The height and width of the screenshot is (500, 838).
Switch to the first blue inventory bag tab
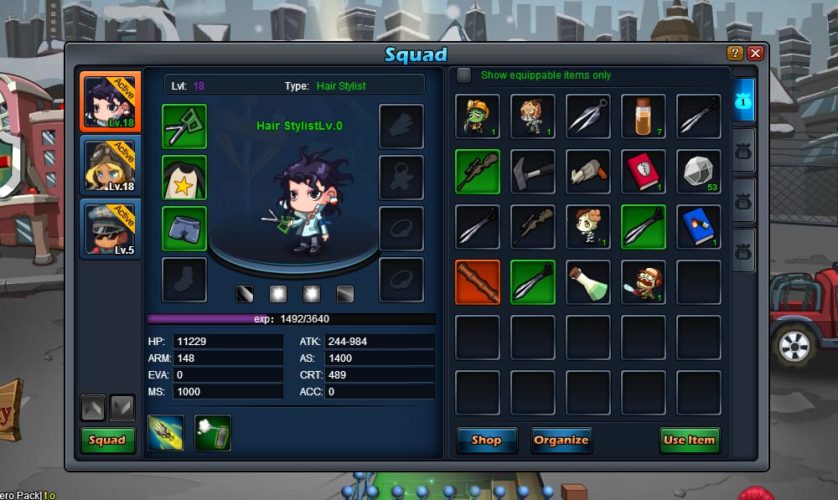click(x=744, y=102)
